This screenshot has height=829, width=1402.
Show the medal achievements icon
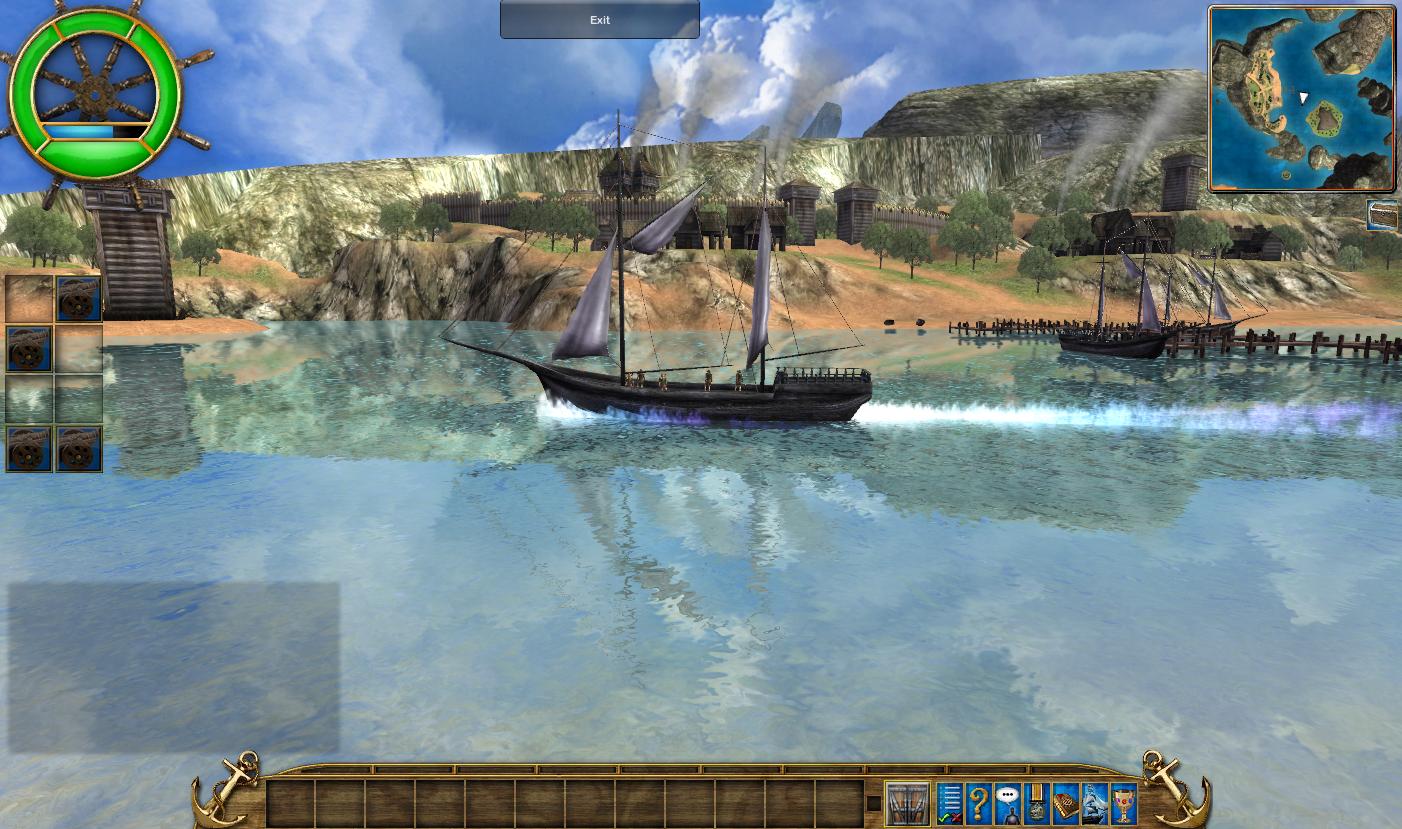coord(1037,804)
